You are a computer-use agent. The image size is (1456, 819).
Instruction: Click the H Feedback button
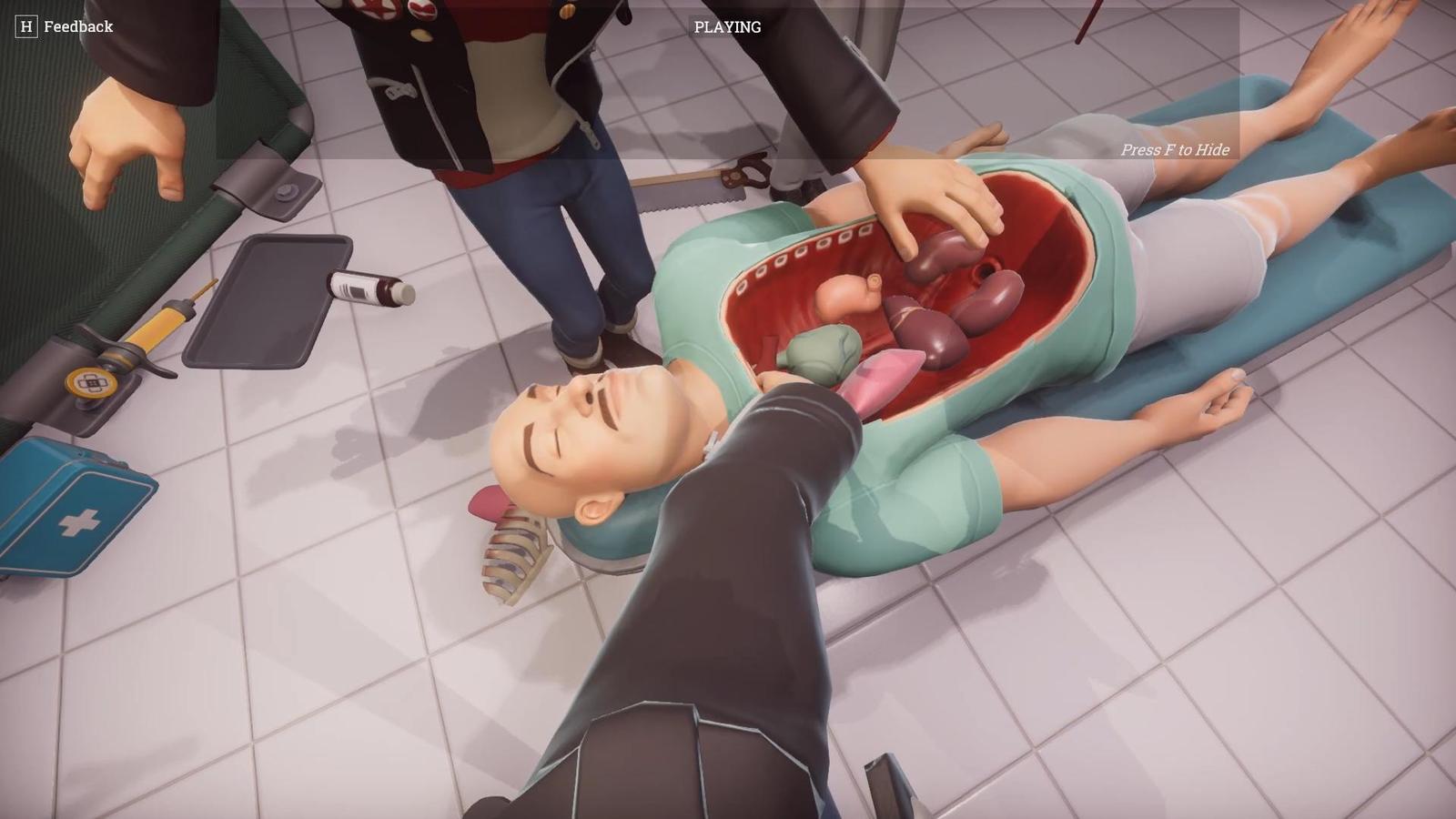(x=64, y=26)
